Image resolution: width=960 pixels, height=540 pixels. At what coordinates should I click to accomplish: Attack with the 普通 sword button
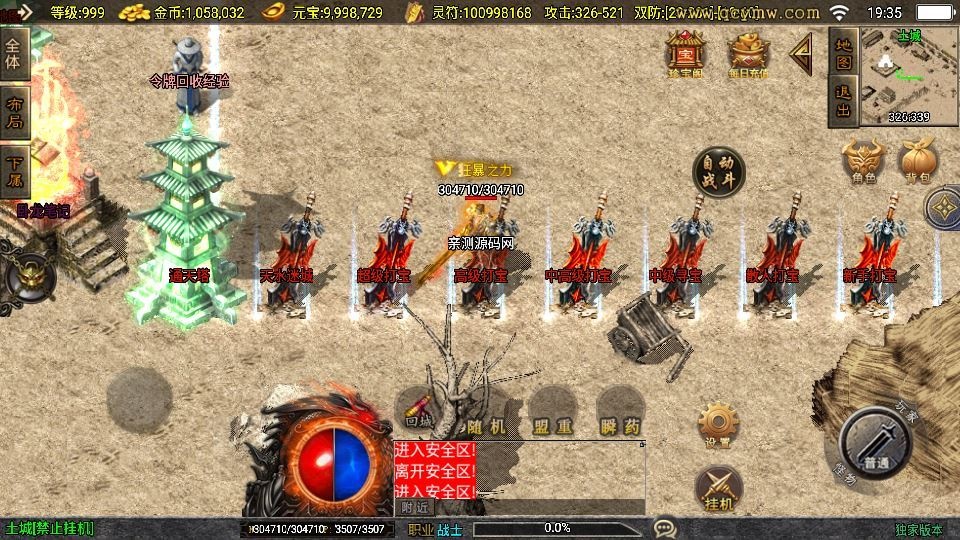tap(875, 443)
